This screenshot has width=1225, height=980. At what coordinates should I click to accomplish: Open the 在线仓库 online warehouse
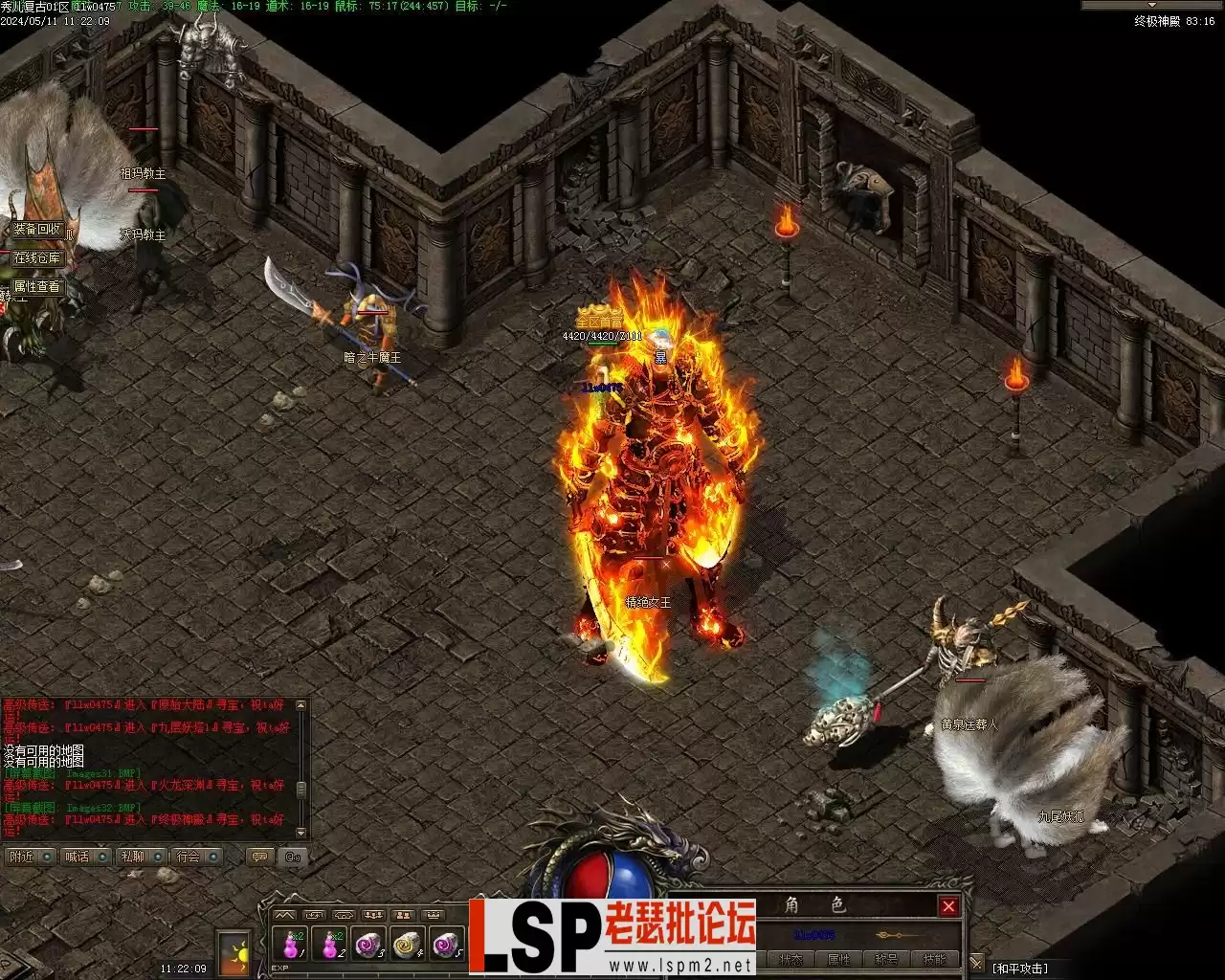[x=37, y=258]
